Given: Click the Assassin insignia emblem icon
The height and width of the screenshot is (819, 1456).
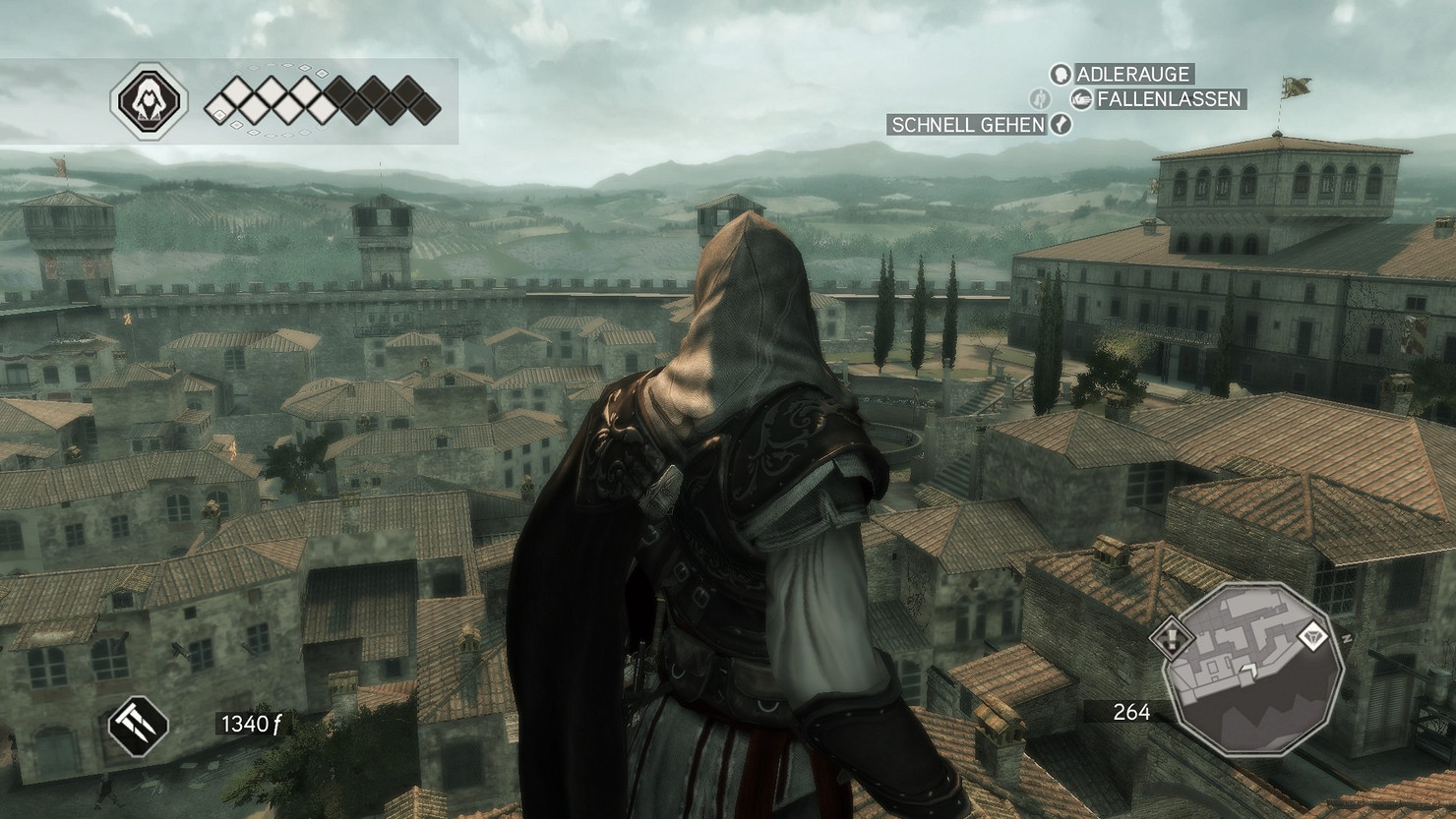Looking at the screenshot, I should (148, 100).
